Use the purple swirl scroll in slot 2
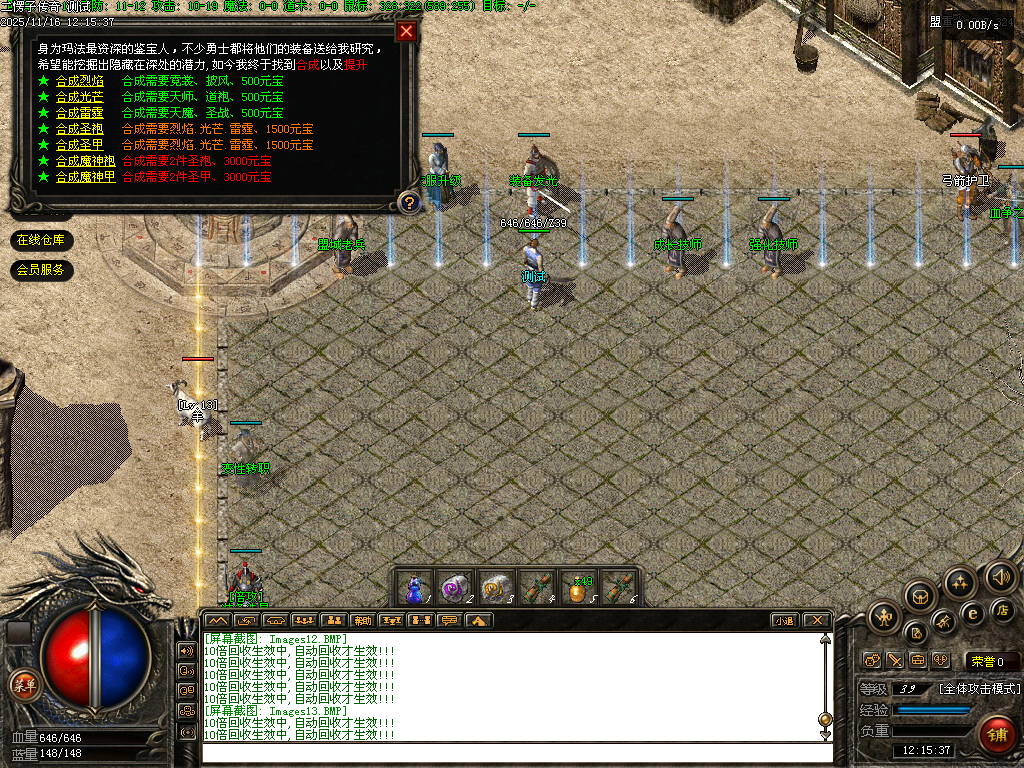Screen dimensions: 1024x768 coord(455,587)
